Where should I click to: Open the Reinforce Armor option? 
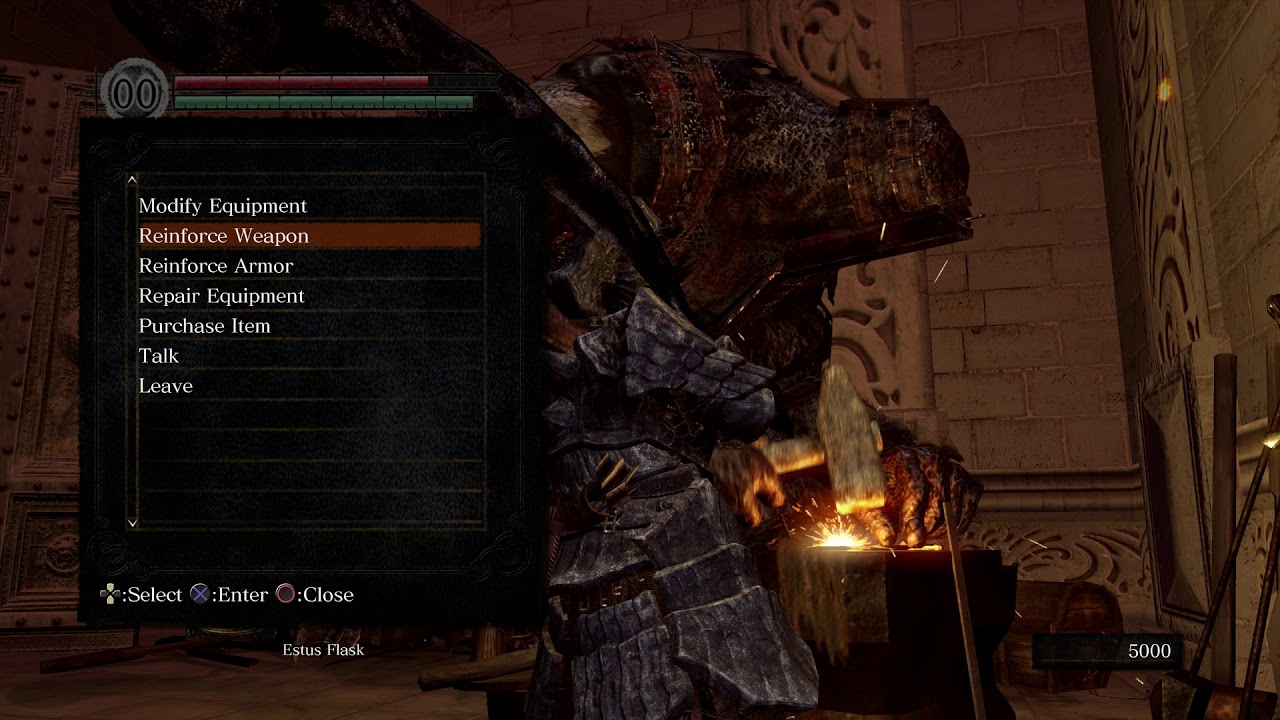coord(216,266)
